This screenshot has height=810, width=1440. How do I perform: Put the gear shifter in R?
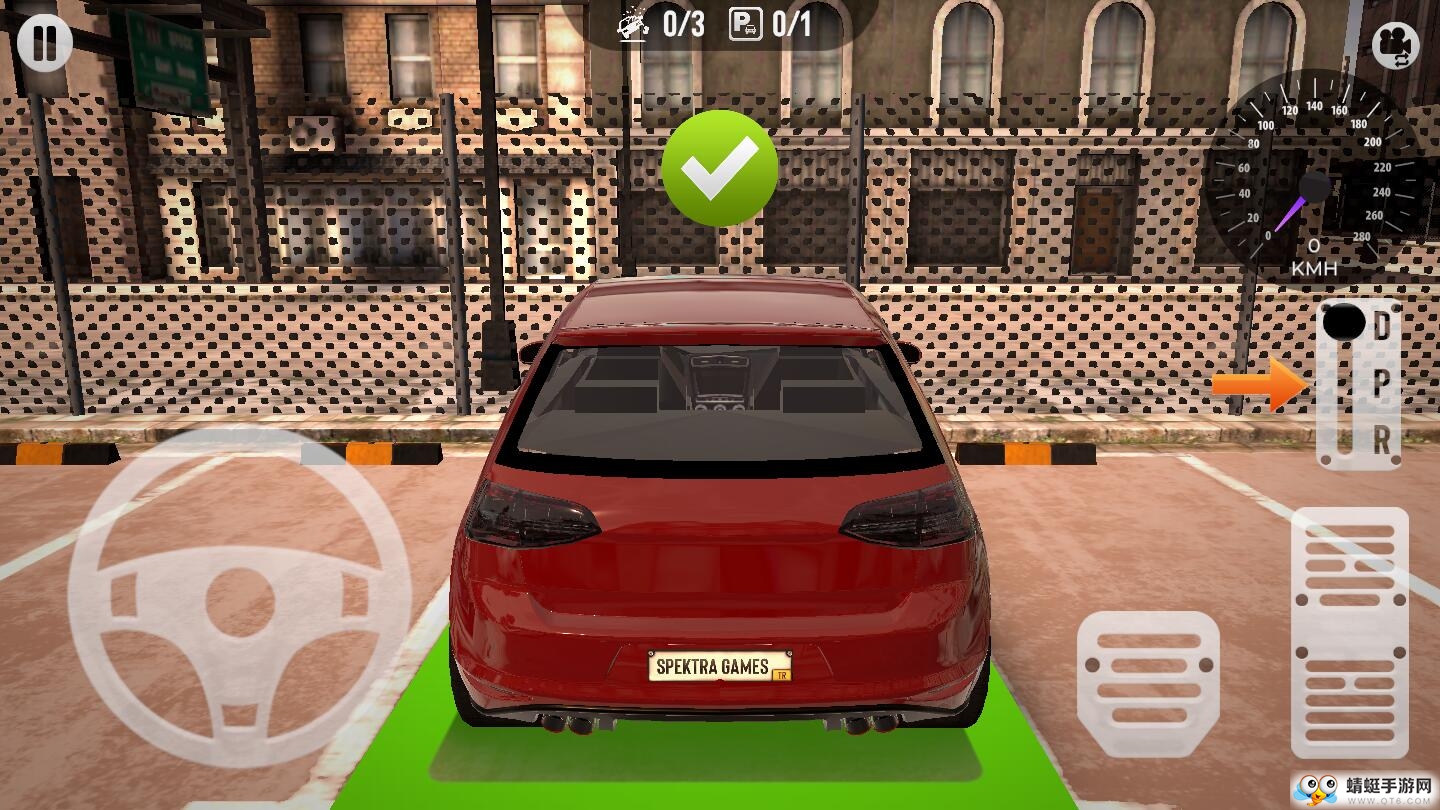1381,439
